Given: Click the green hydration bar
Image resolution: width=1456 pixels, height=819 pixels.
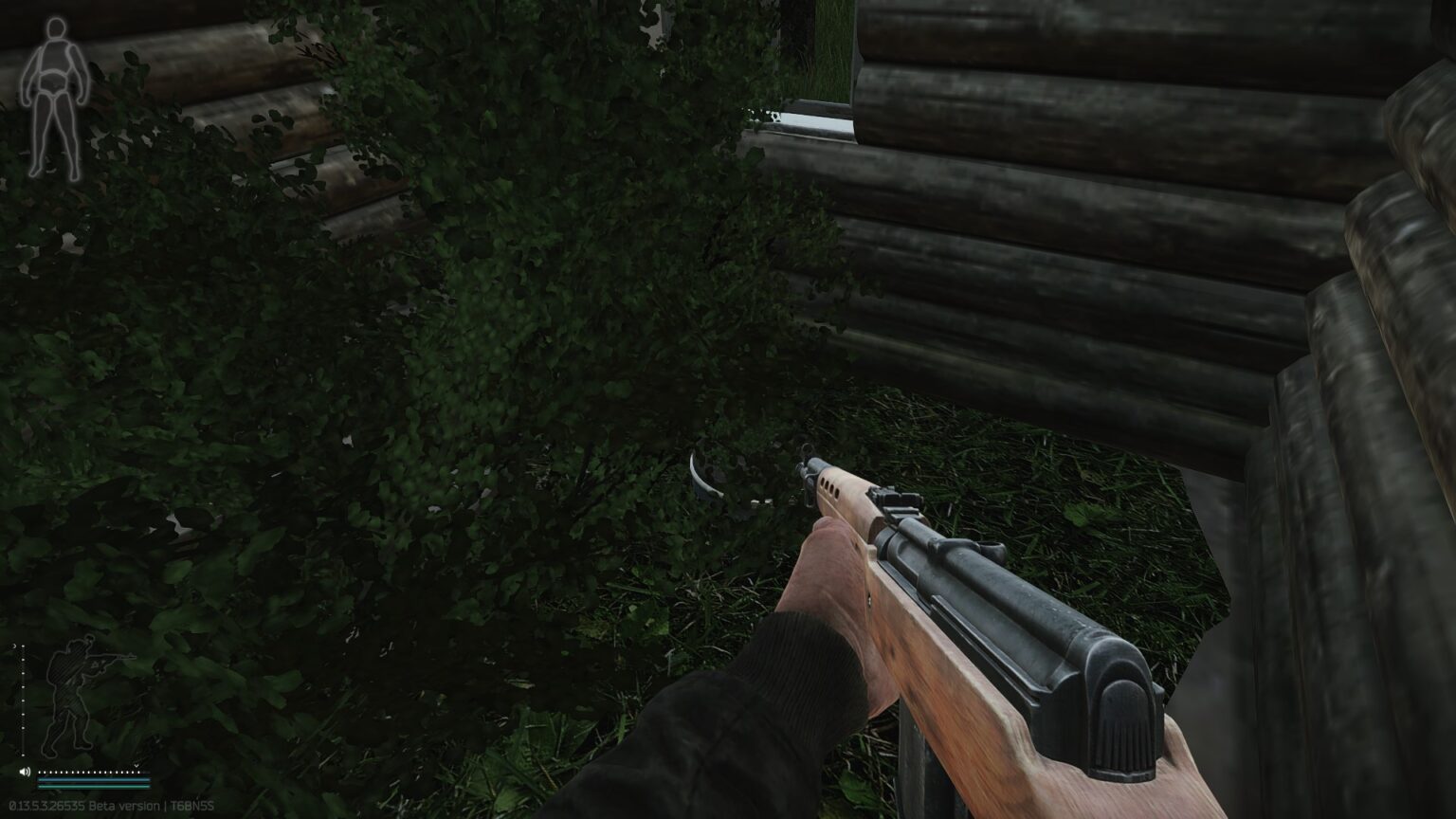Looking at the screenshot, I should [94, 787].
